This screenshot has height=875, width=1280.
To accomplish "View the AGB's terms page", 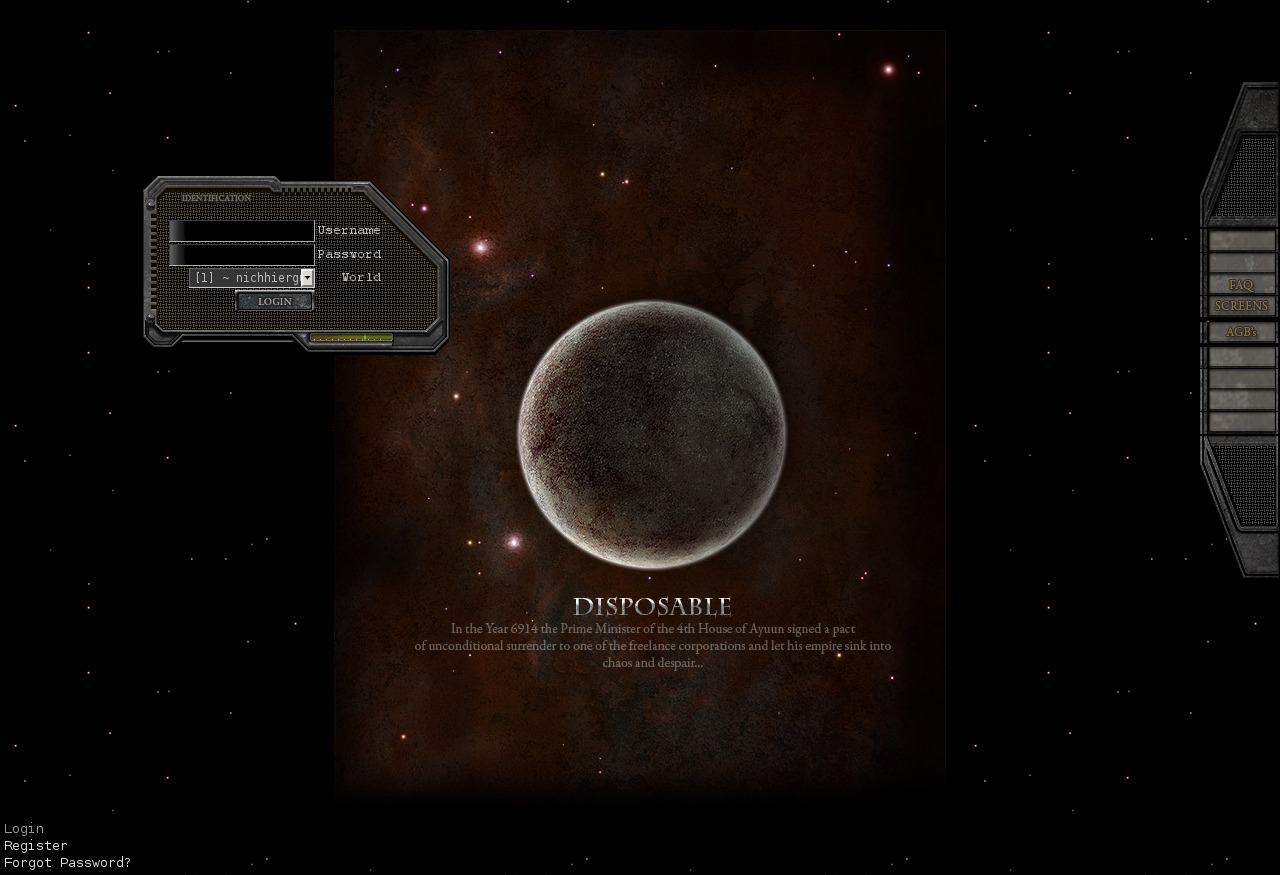I will pos(1241,332).
